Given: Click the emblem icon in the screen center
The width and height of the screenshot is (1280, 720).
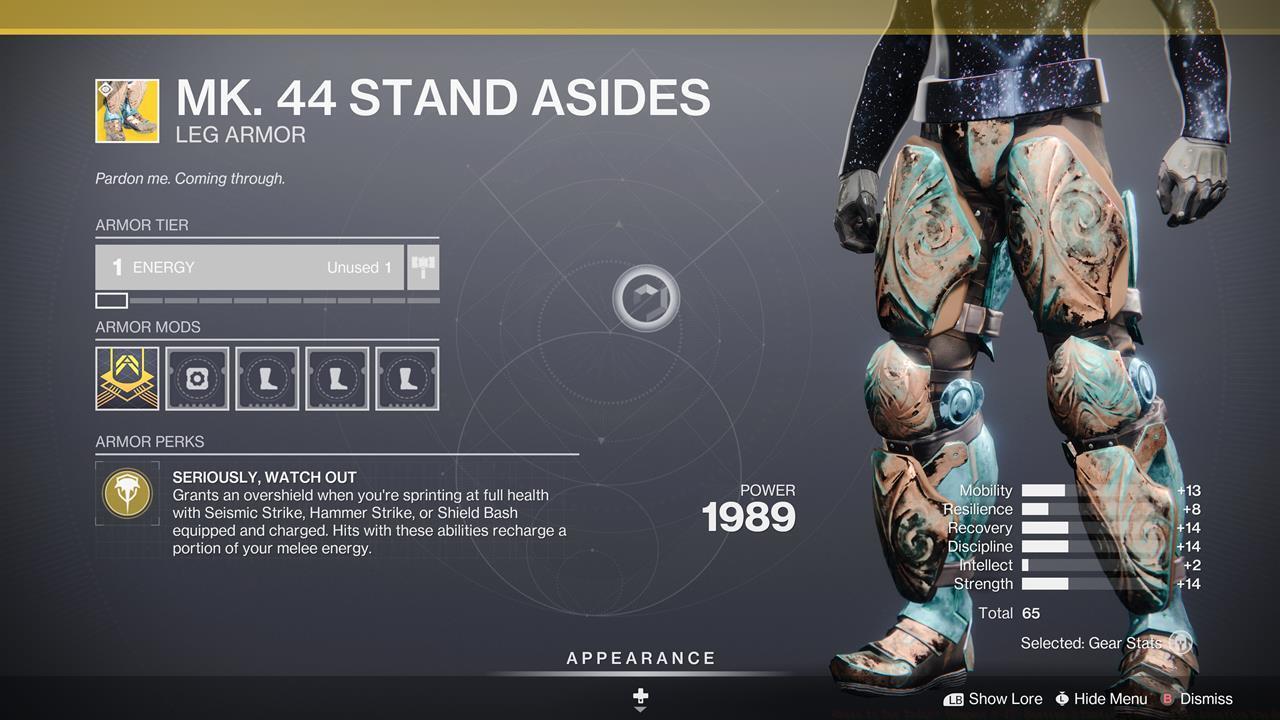Looking at the screenshot, I should pos(647,297).
